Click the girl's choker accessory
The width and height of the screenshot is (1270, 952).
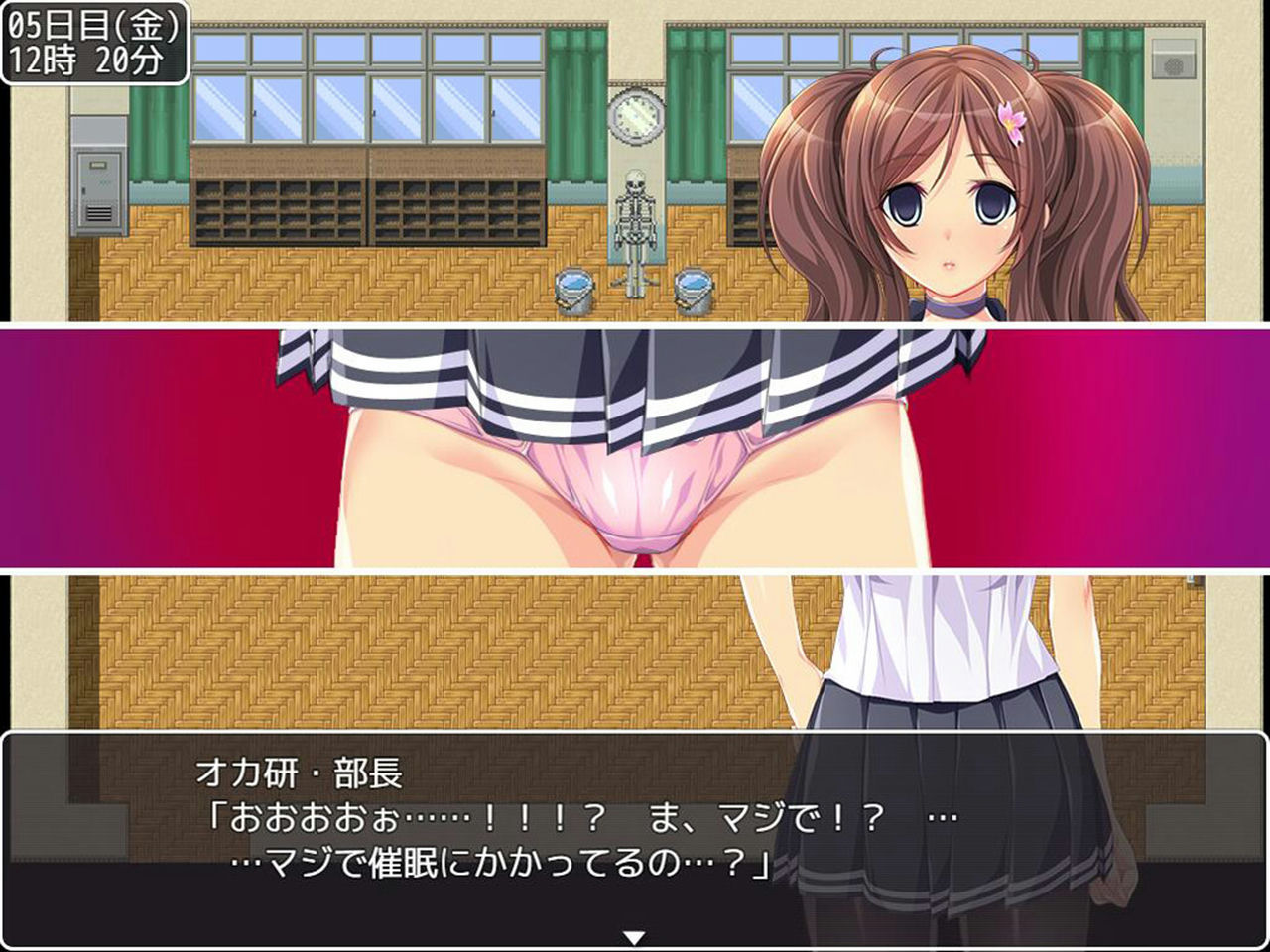click(952, 307)
